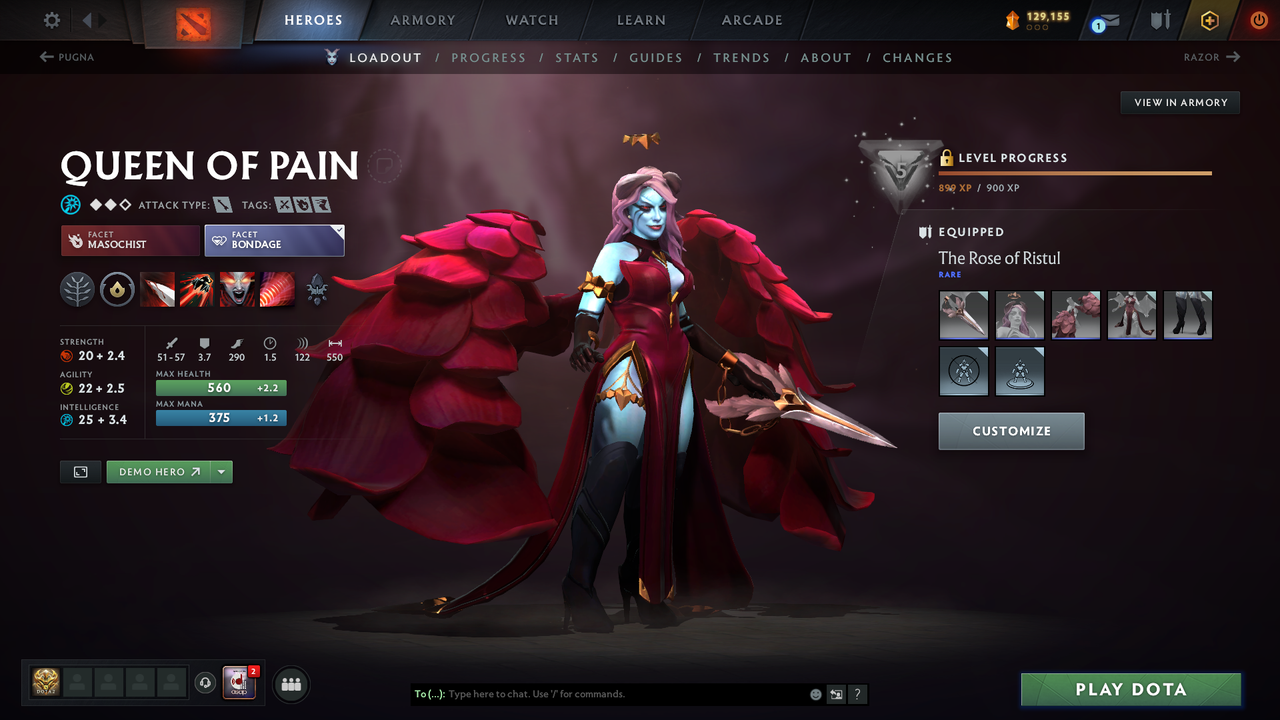Select the Shadow Strike ability icon
Viewport: 1280px width, 720px height.
pyautogui.click(x=158, y=290)
